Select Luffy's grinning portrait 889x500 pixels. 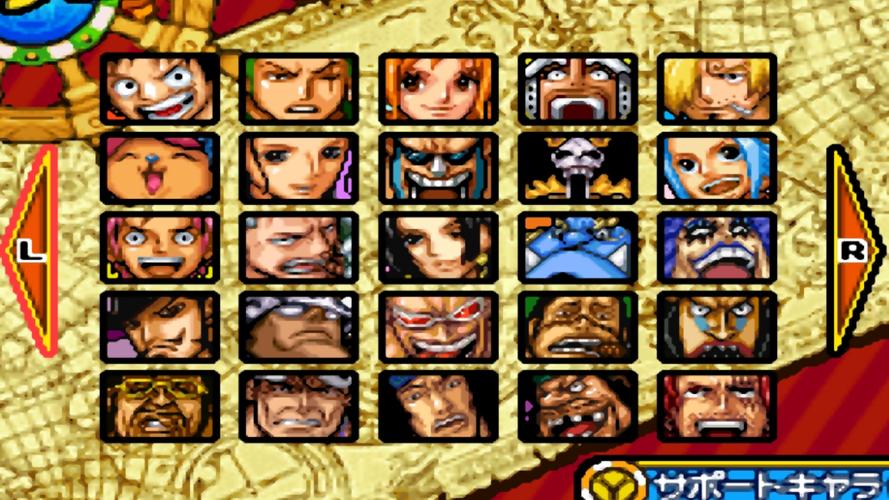pos(160,88)
